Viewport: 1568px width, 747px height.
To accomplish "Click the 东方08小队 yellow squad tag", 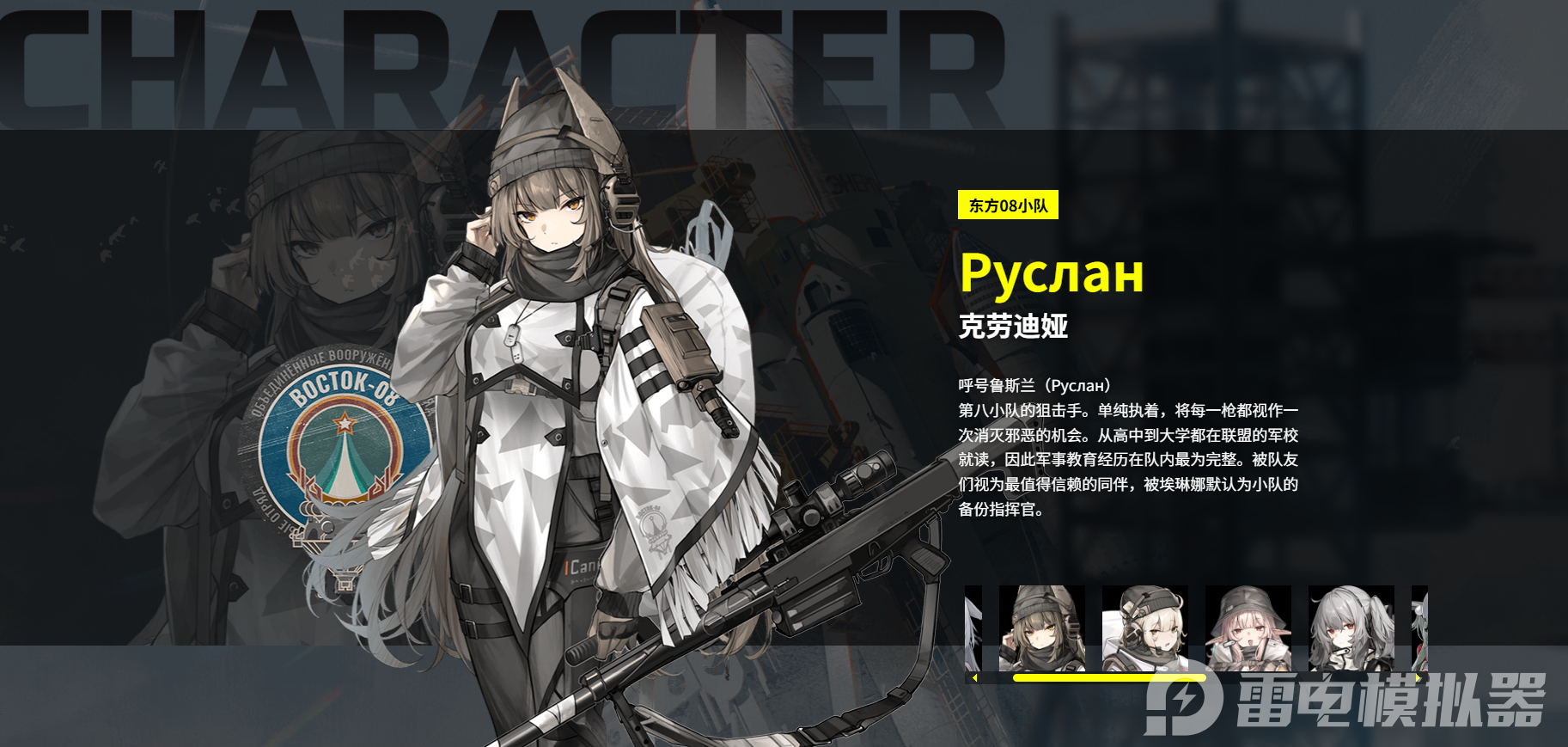I will coord(1007,206).
